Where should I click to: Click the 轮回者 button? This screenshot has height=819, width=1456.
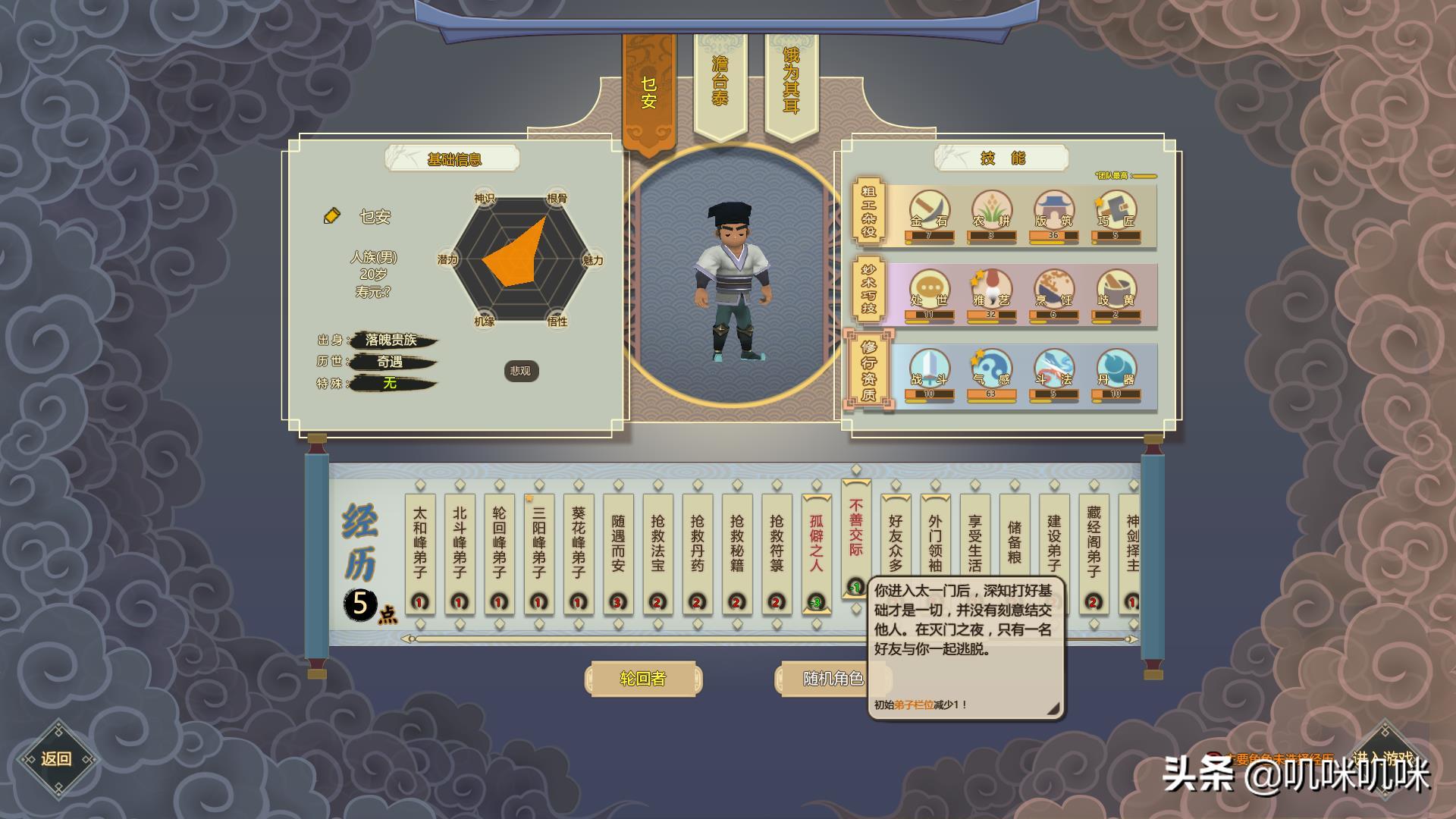[642, 679]
